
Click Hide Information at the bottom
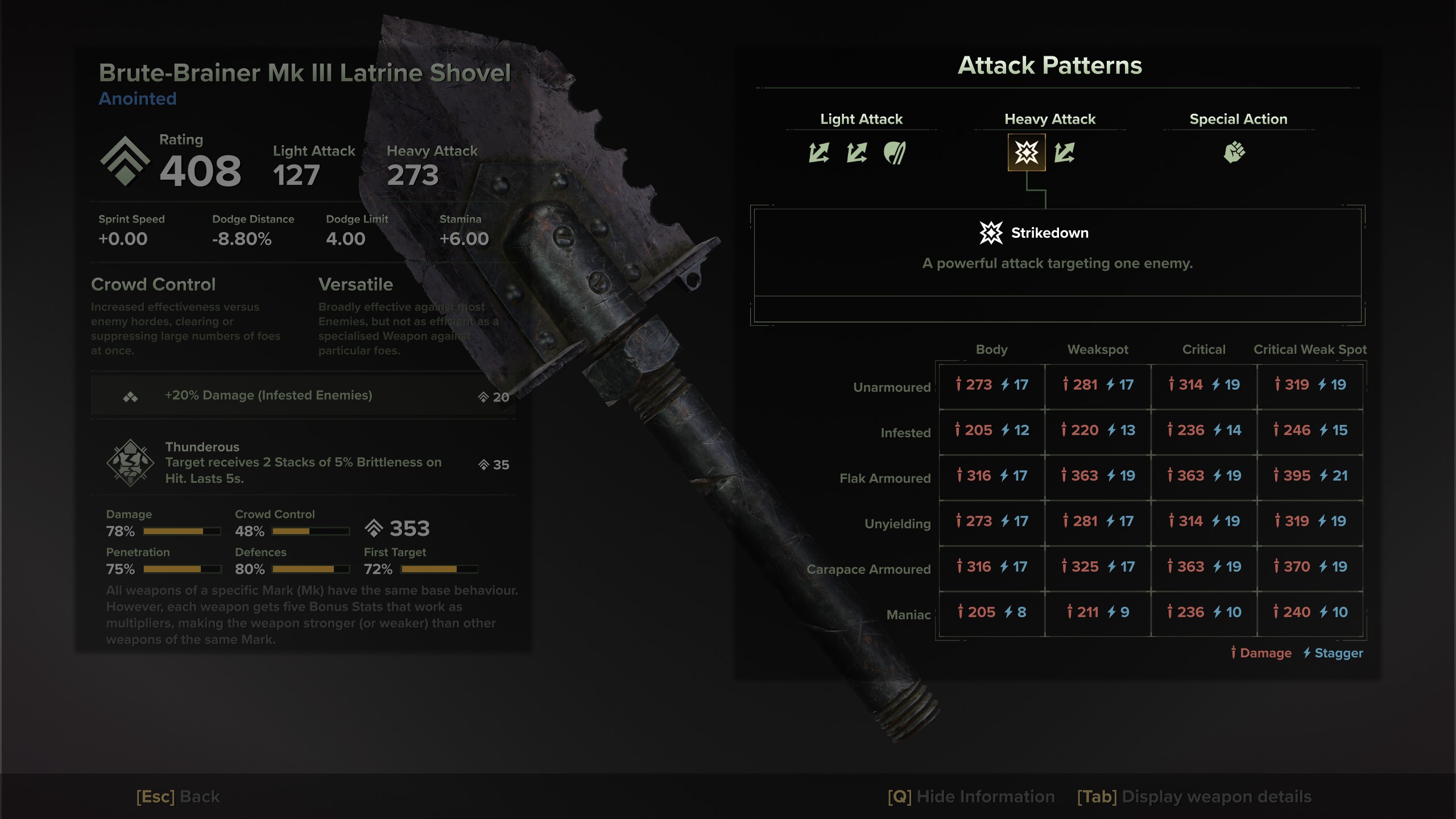coord(971,796)
